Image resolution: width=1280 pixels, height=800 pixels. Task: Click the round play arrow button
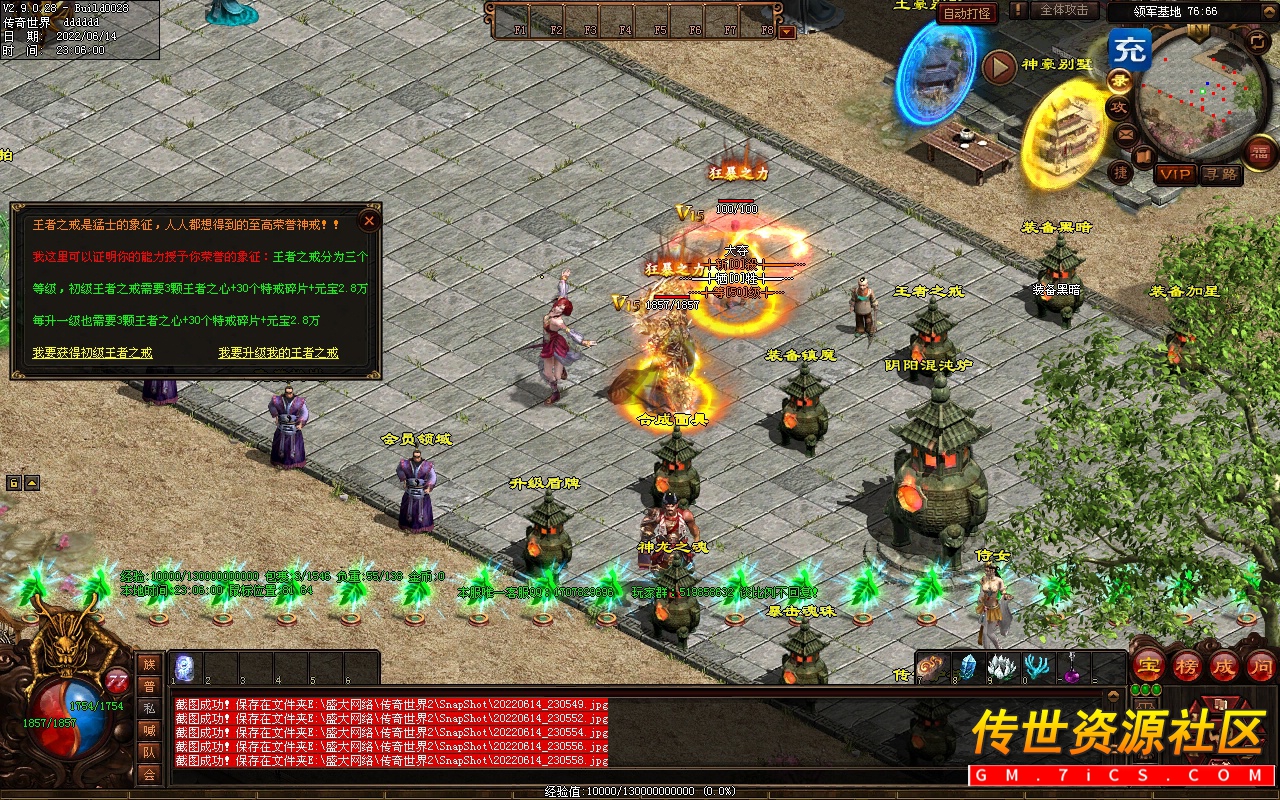(999, 67)
